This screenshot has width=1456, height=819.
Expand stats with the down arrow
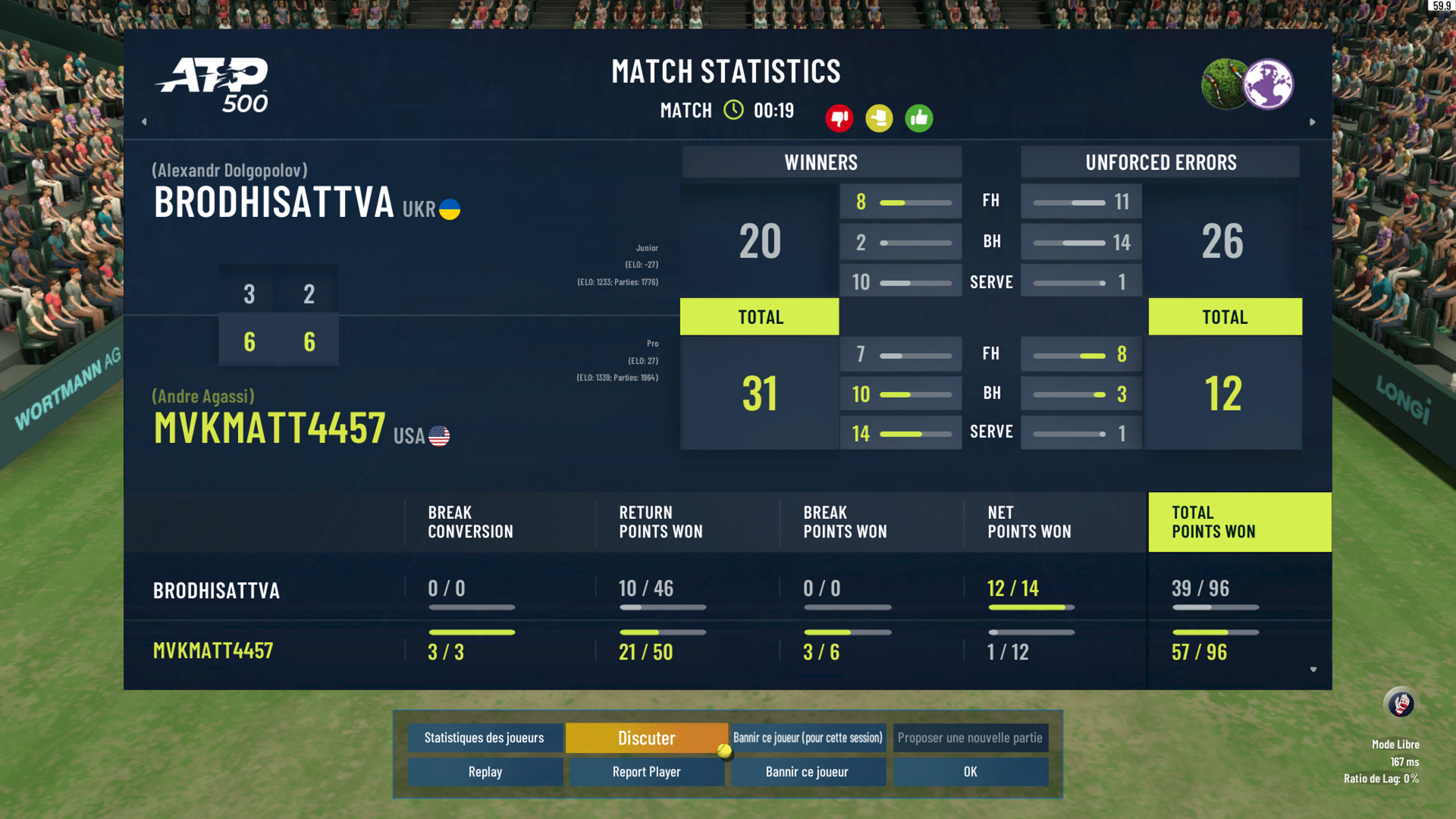(x=1313, y=670)
